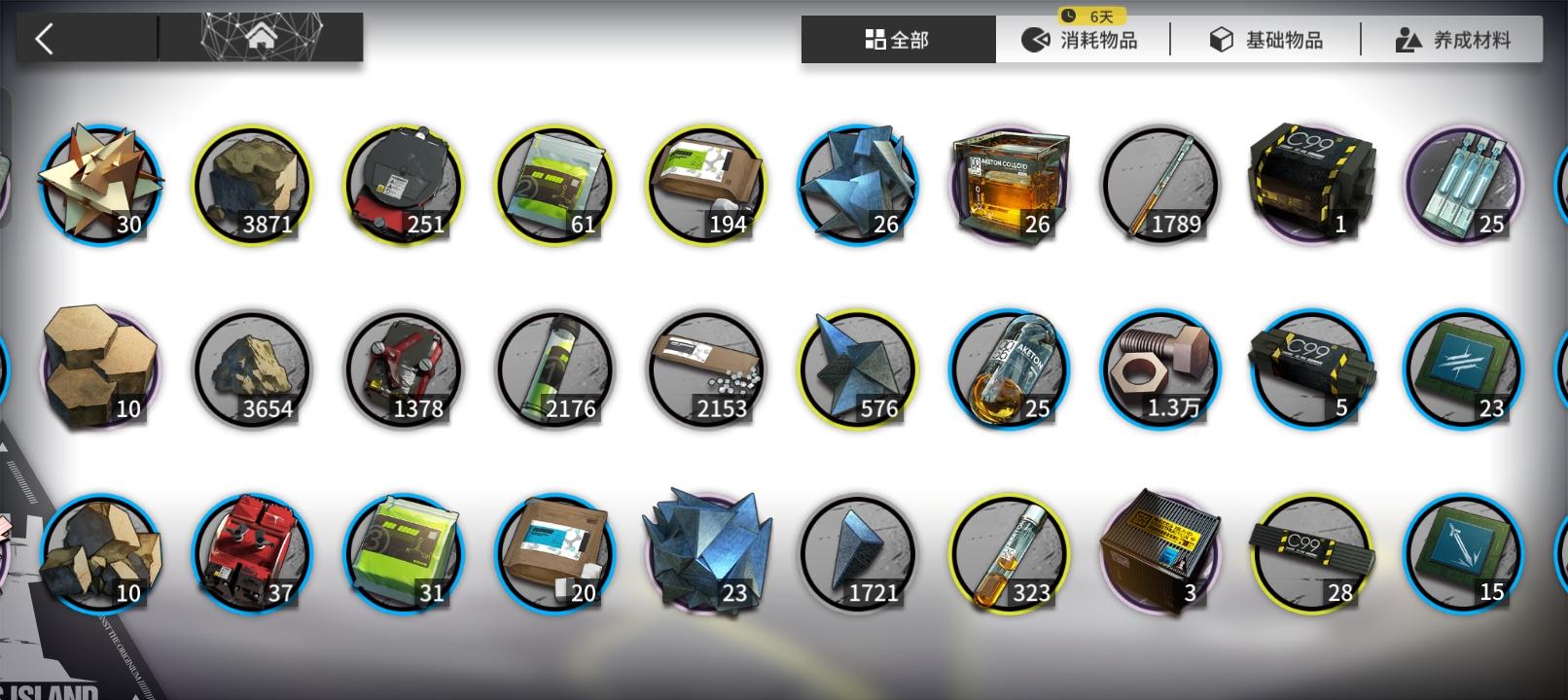Select the hexagonal stone stack showing 10

coord(100,369)
